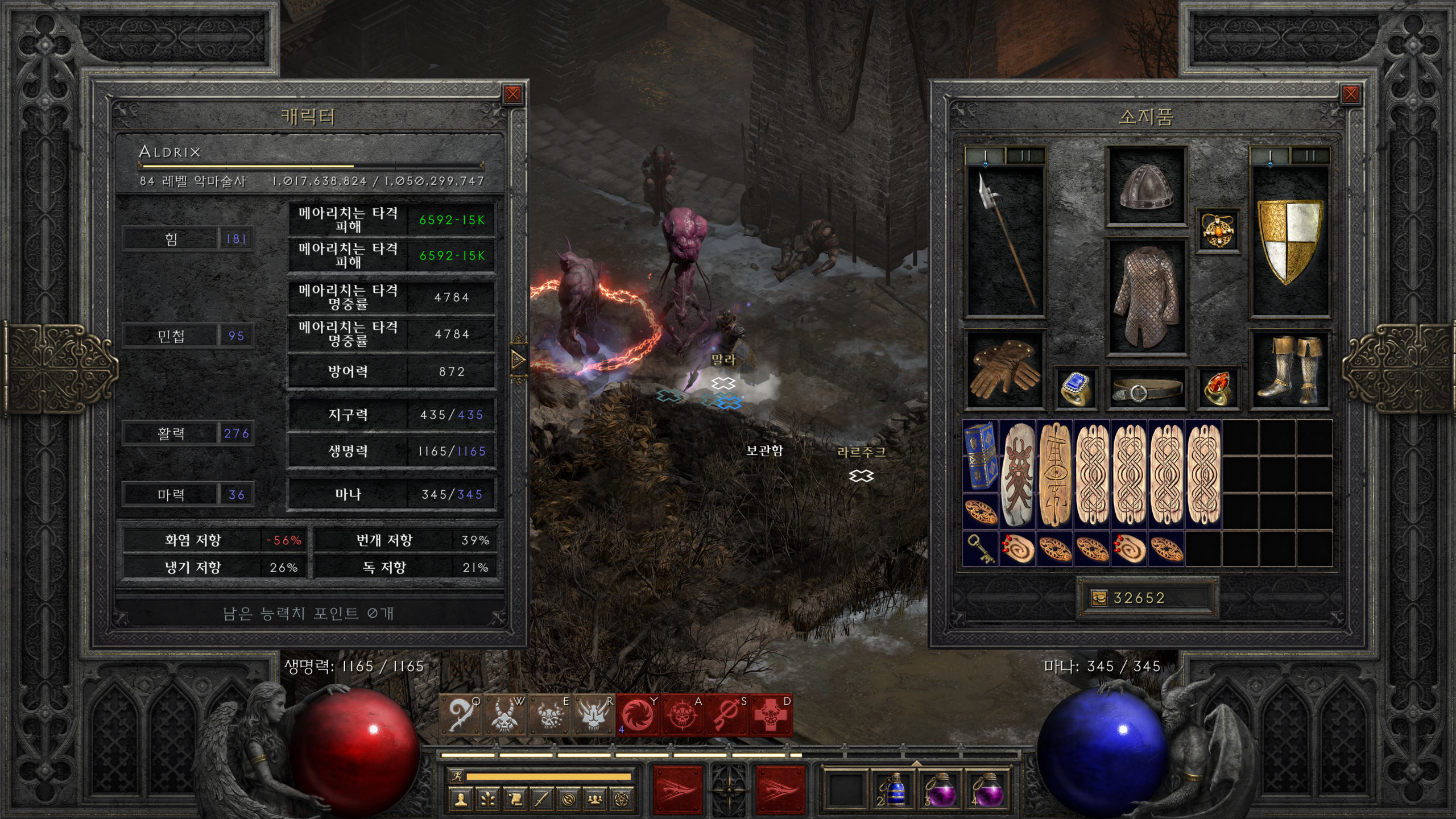This screenshot has height=819, width=1456.
Task: Select the leather gloves slot
Action: (1005, 370)
